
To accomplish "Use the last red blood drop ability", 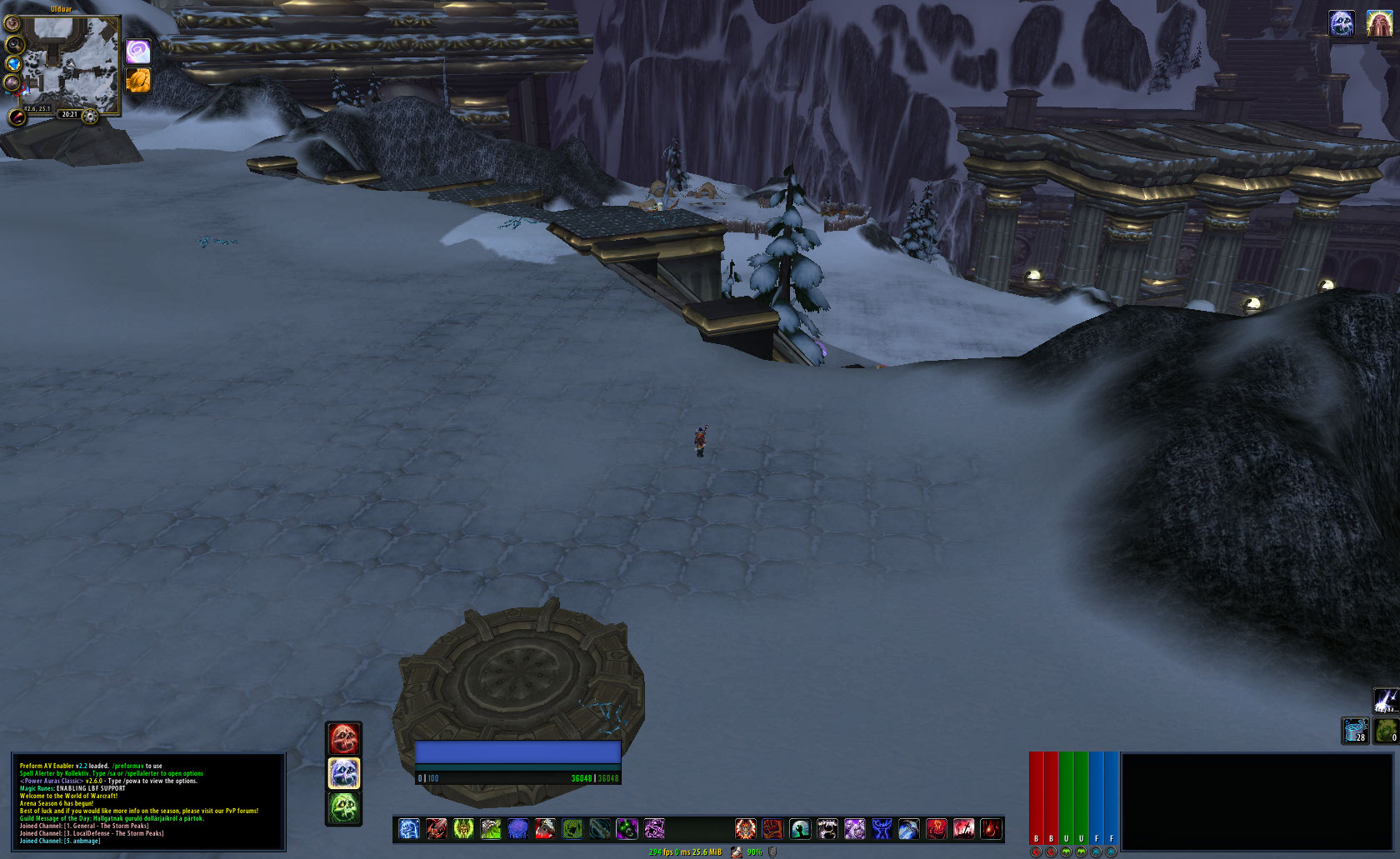I will click(x=991, y=829).
